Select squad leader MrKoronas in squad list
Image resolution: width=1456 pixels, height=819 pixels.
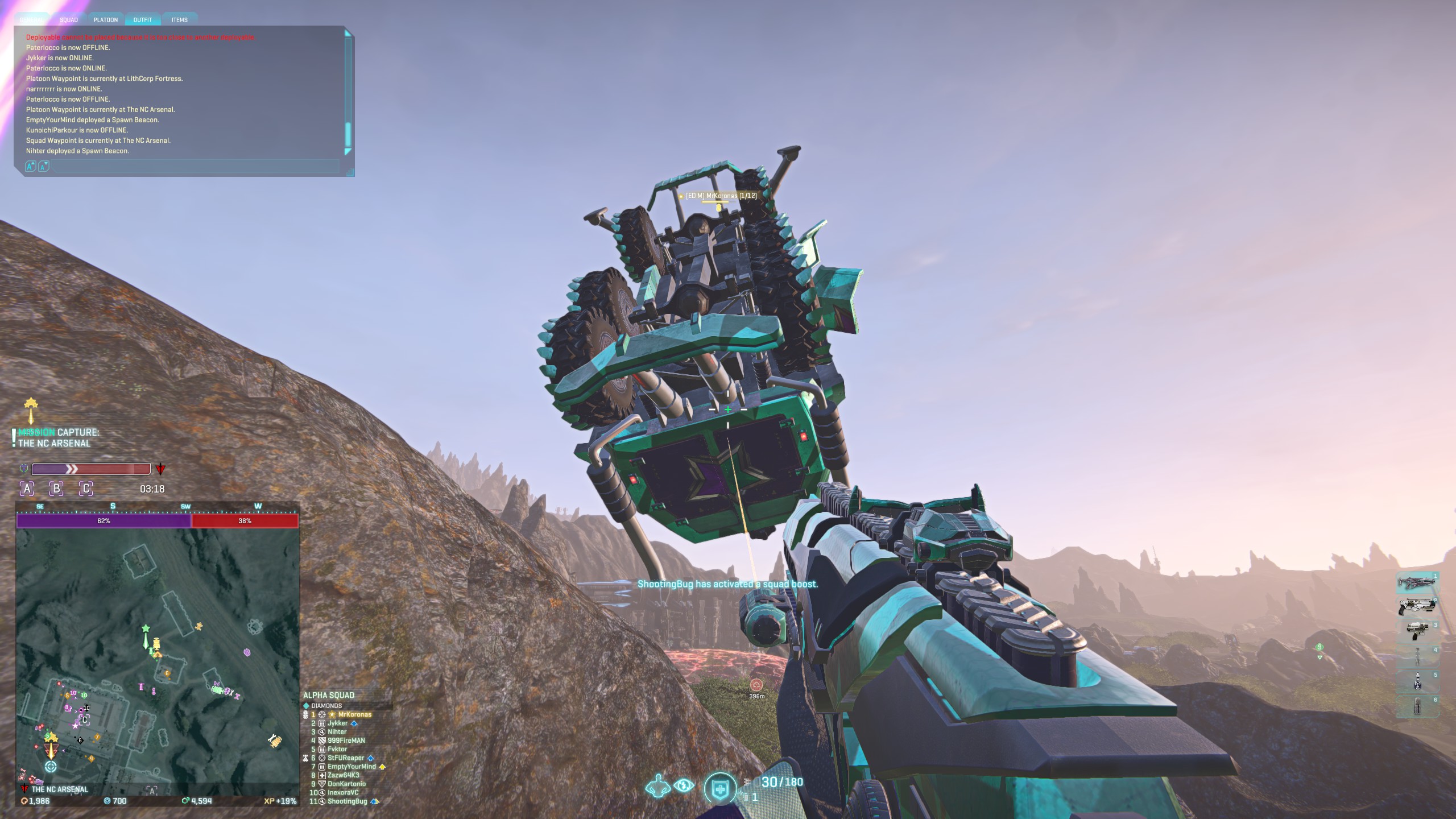click(x=354, y=714)
